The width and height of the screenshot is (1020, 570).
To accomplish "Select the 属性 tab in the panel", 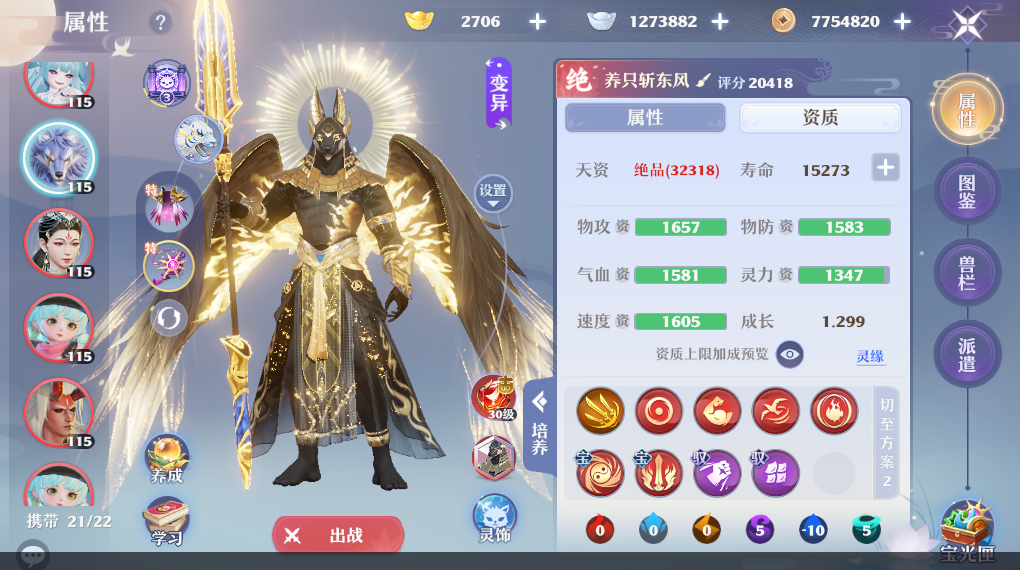I will 645,118.
